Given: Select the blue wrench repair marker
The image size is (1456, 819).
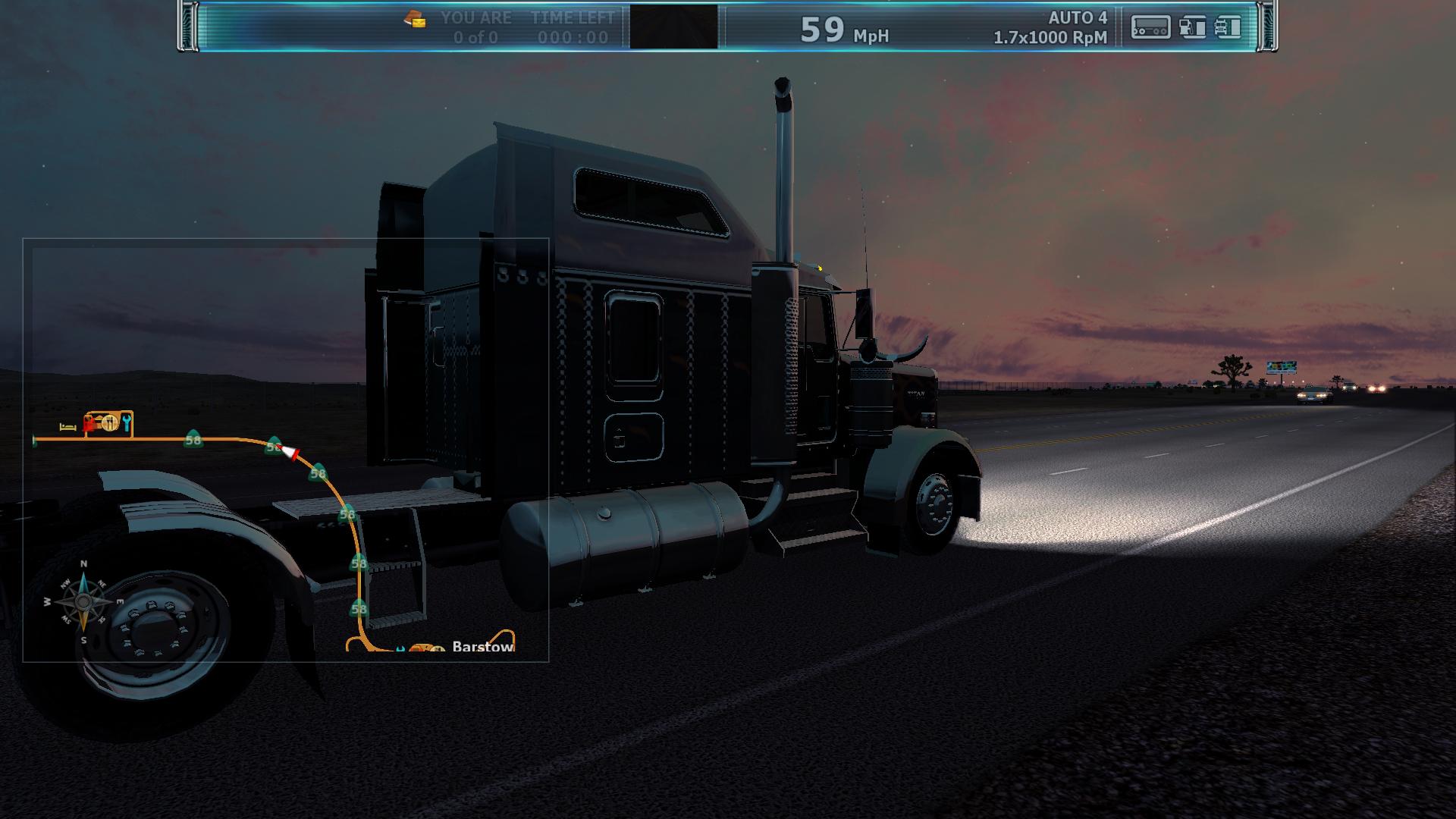Looking at the screenshot, I should click(127, 422).
